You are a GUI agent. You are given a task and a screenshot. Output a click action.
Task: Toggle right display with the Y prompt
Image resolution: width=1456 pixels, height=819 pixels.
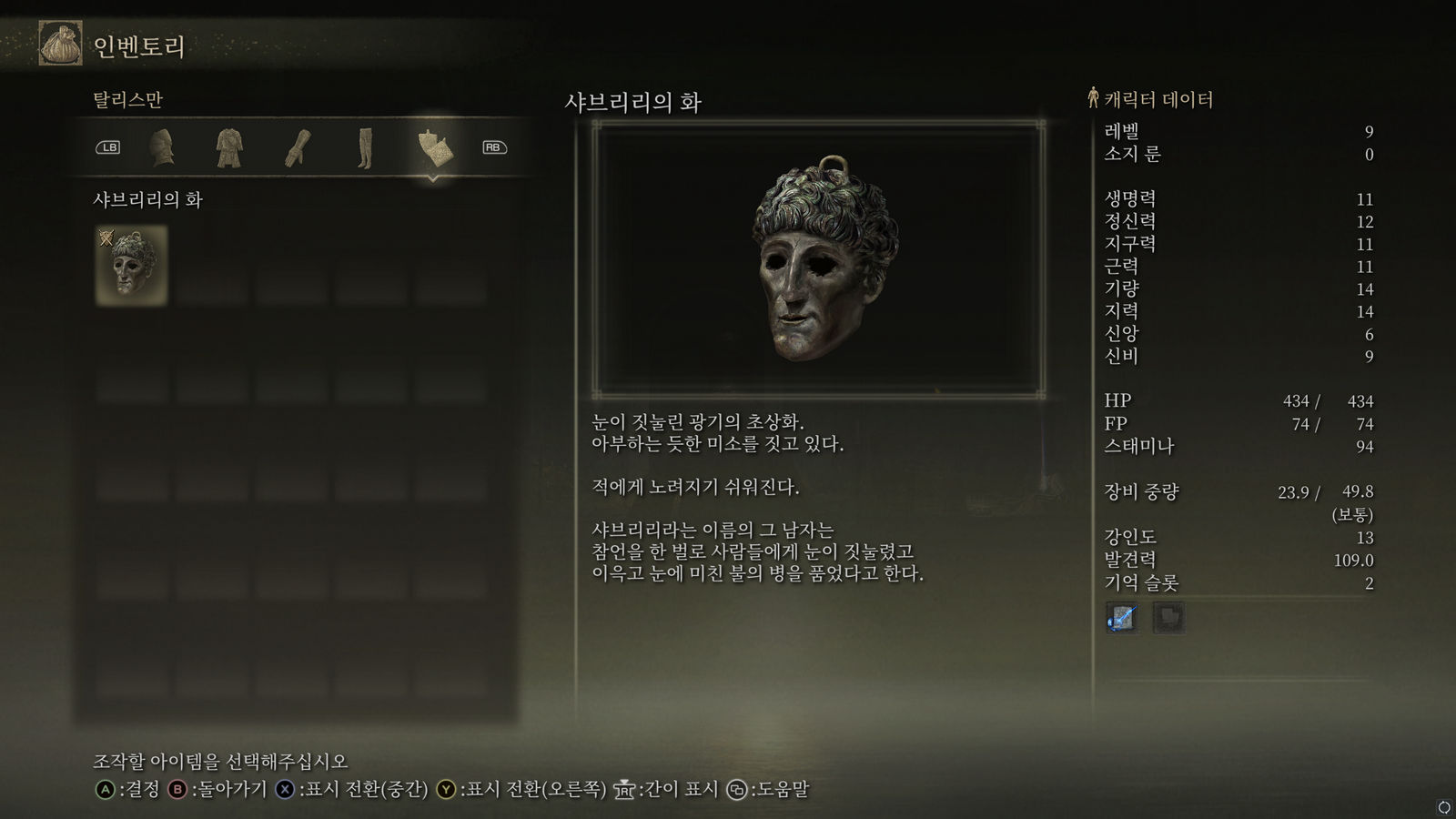446,791
